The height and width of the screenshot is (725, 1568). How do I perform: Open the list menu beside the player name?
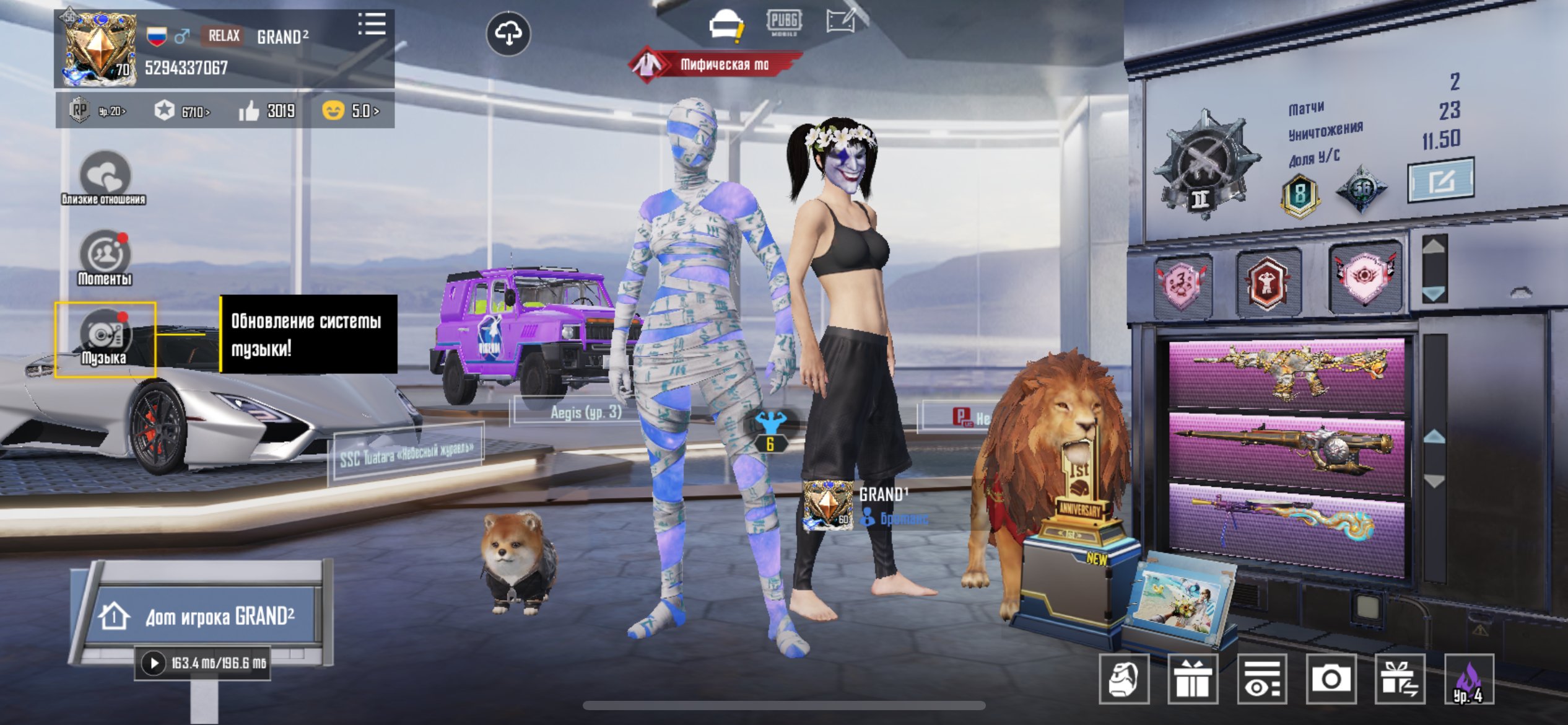pyautogui.click(x=372, y=25)
